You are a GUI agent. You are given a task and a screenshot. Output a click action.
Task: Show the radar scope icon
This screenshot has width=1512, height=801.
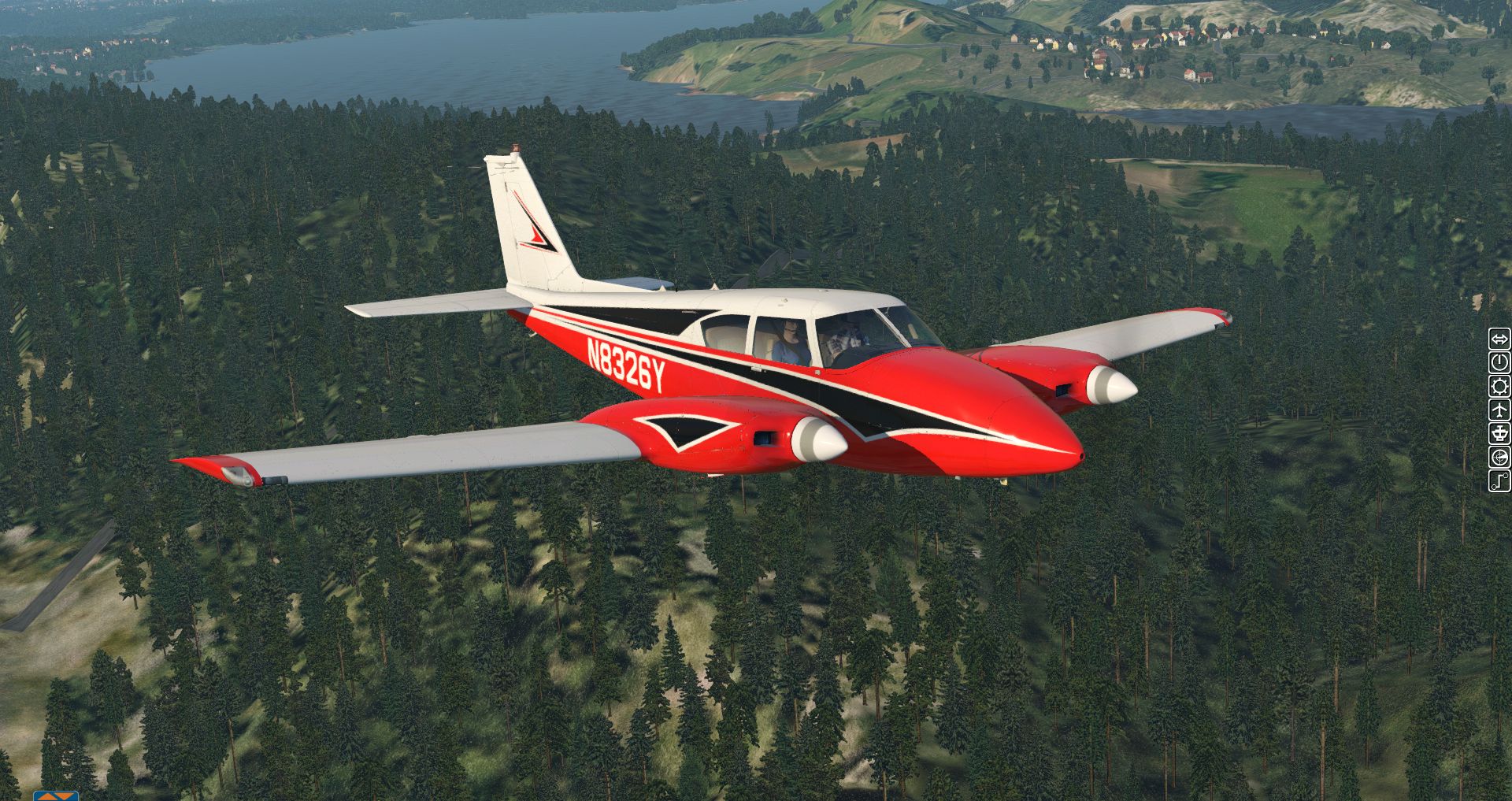(x=1499, y=457)
